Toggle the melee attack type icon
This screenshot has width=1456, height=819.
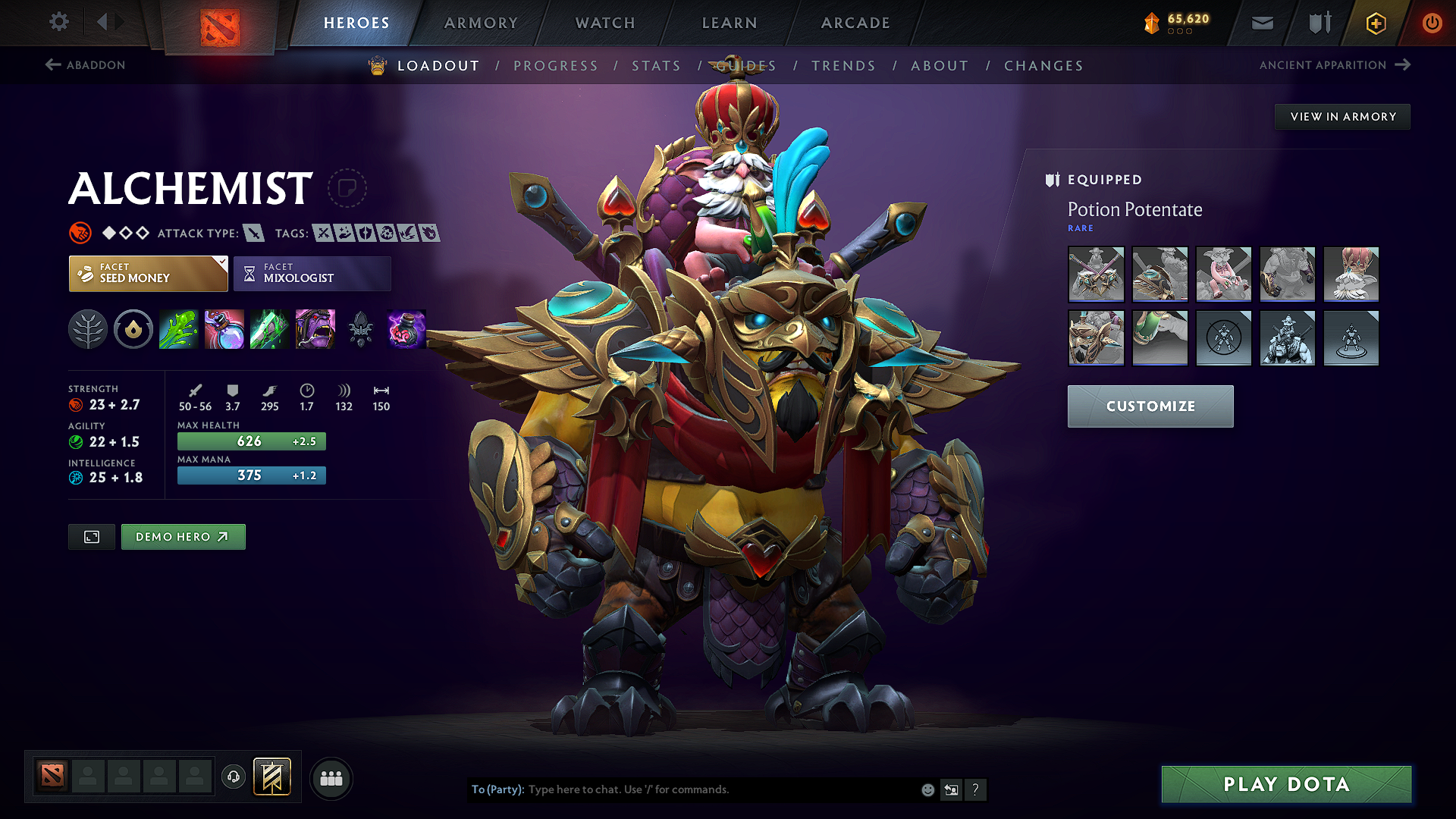click(253, 233)
